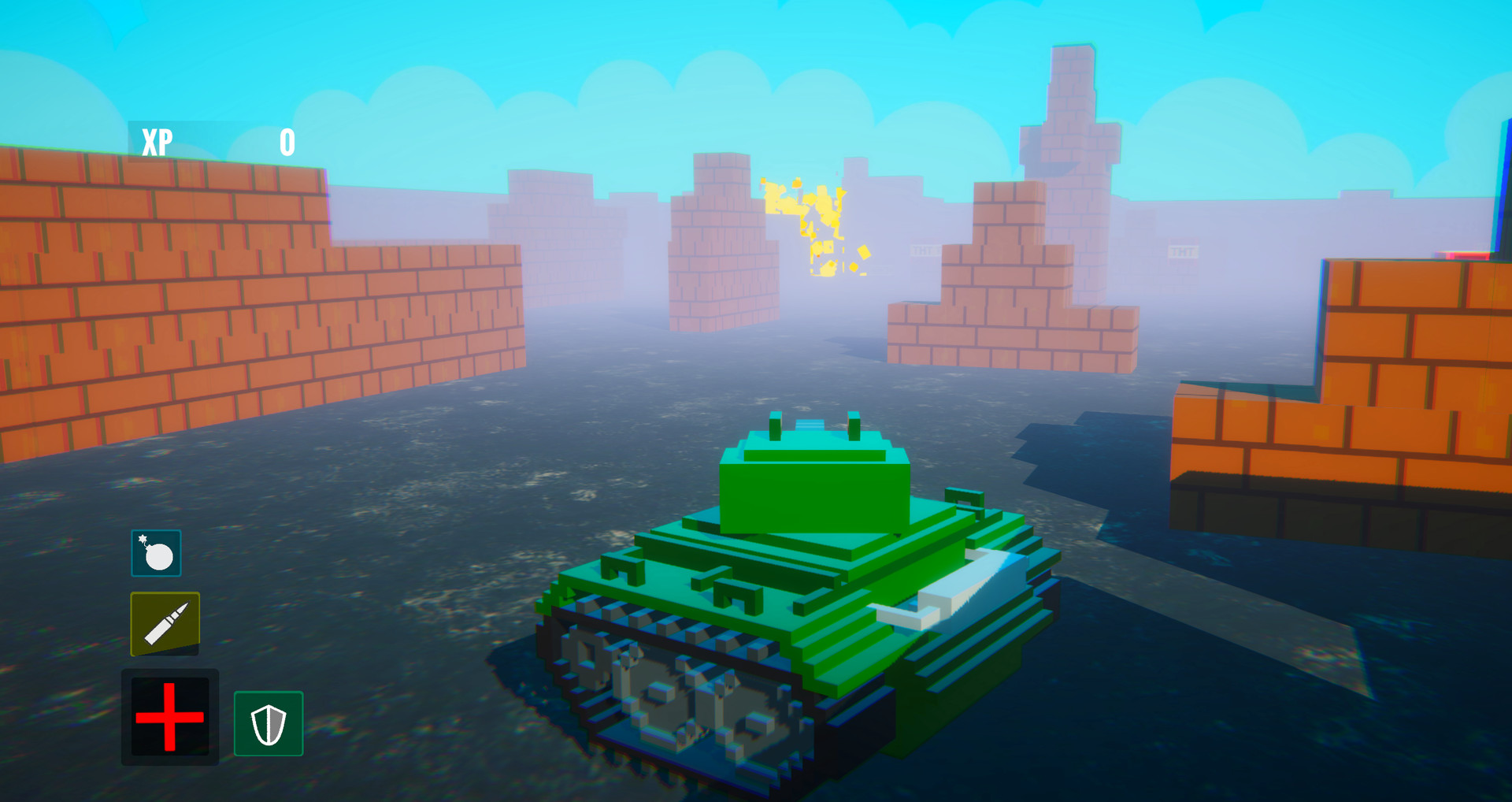Click the tall brick tower under the sky
Screen dimensions: 1512x802
coord(1071,118)
